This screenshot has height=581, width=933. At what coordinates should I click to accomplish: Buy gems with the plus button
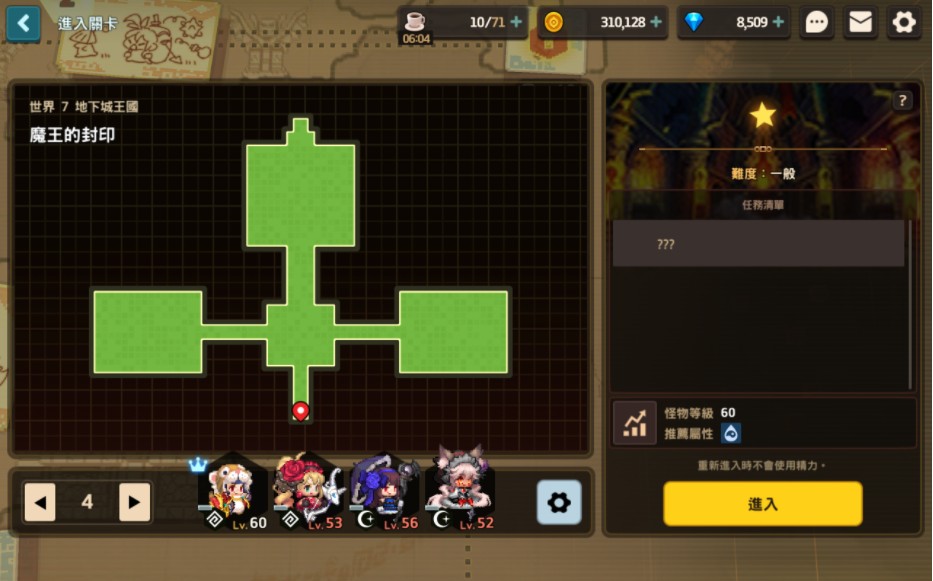[778, 22]
